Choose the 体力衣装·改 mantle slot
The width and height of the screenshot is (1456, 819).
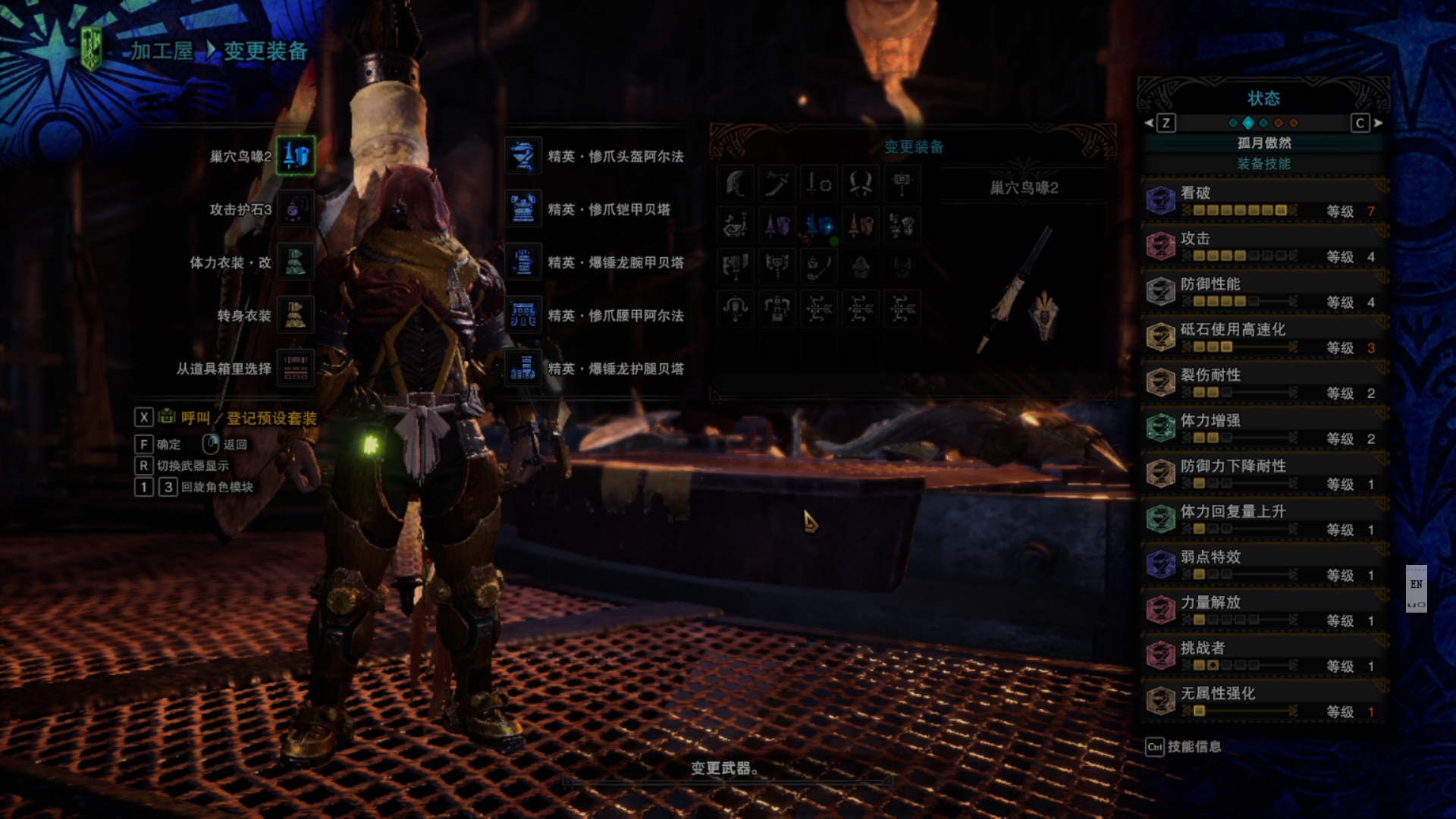[x=295, y=262]
